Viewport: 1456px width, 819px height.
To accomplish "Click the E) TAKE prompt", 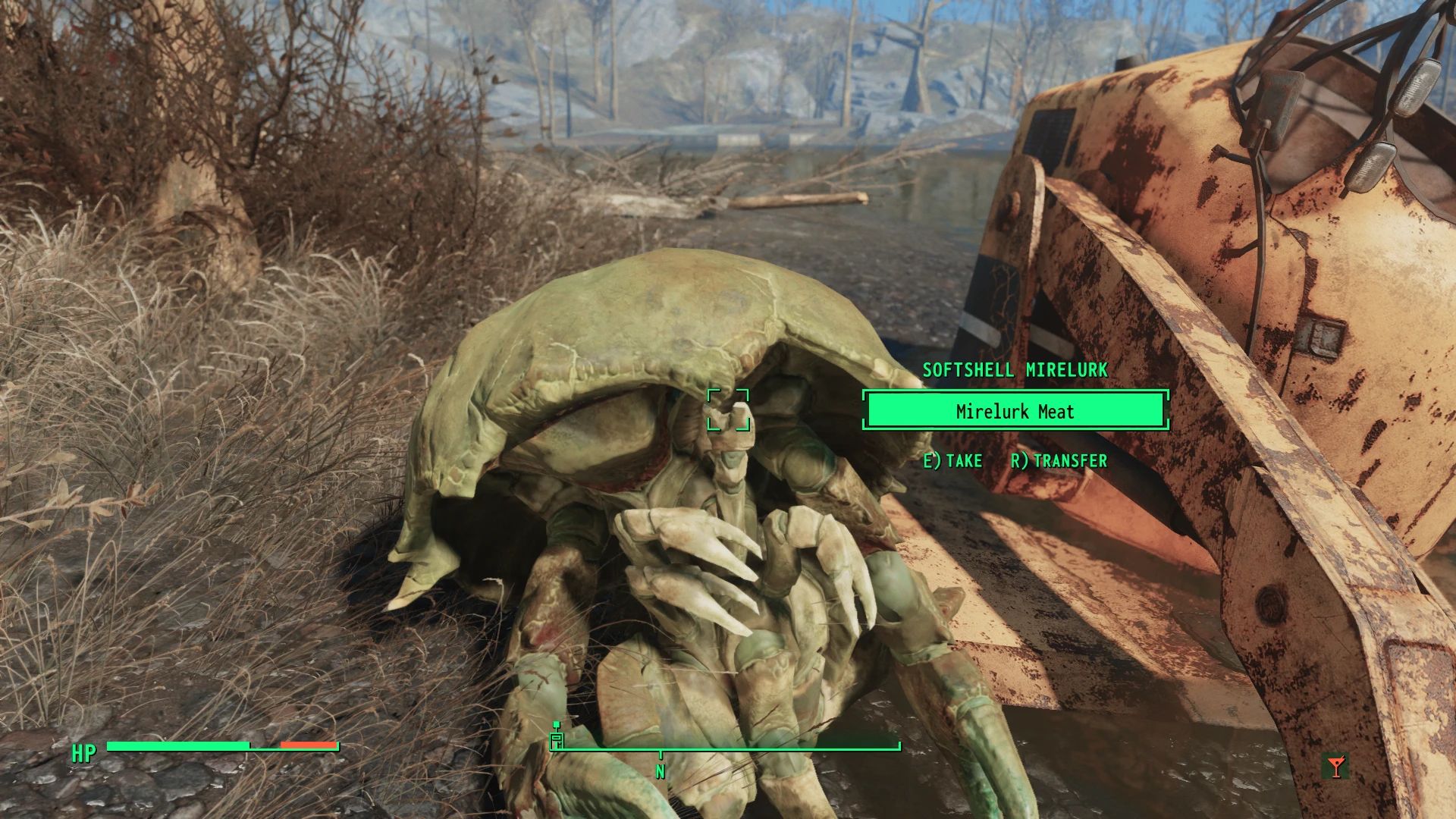I will (954, 460).
